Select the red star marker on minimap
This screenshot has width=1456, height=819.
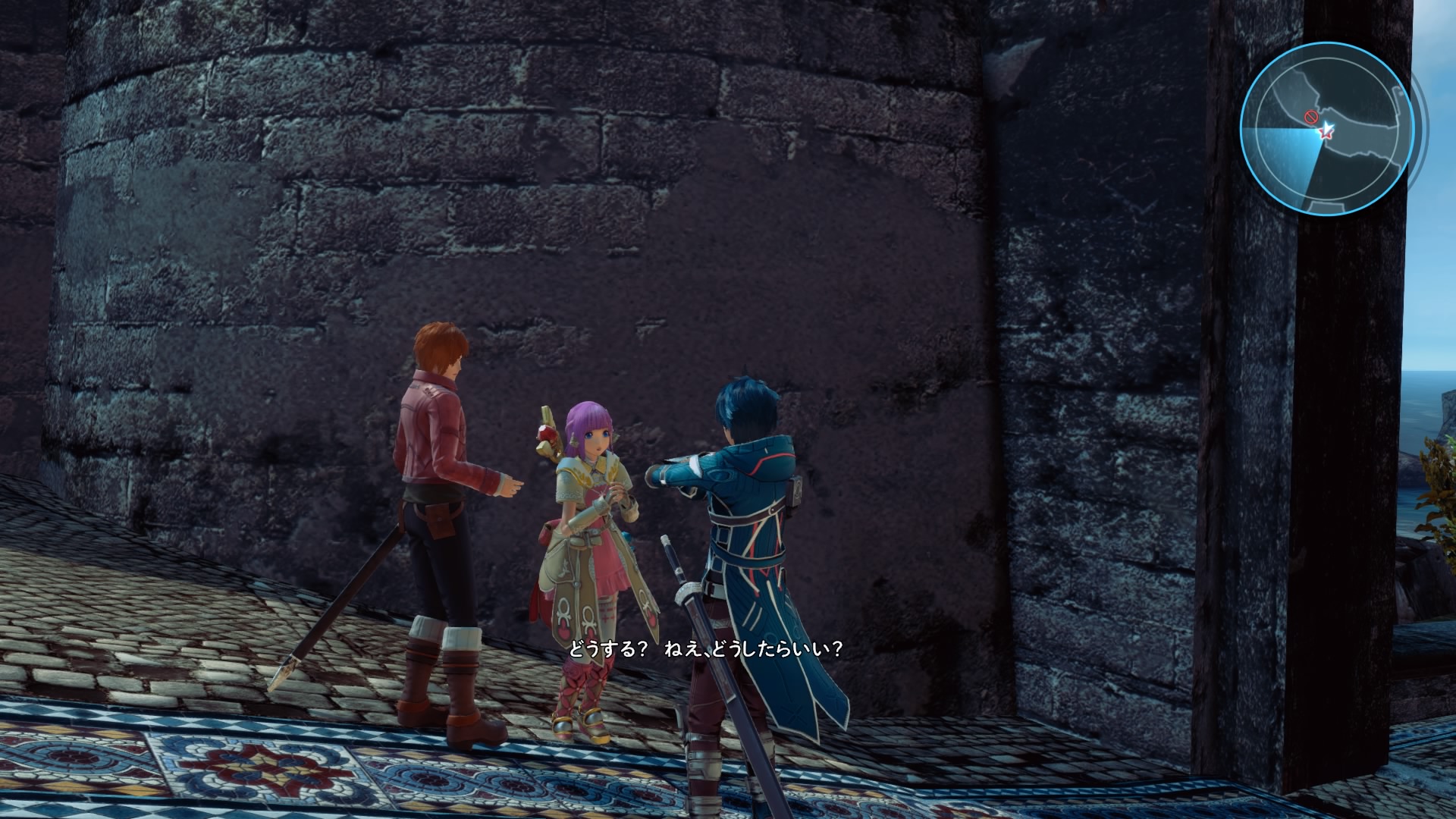pyautogui.click(x=1326, y=131)
